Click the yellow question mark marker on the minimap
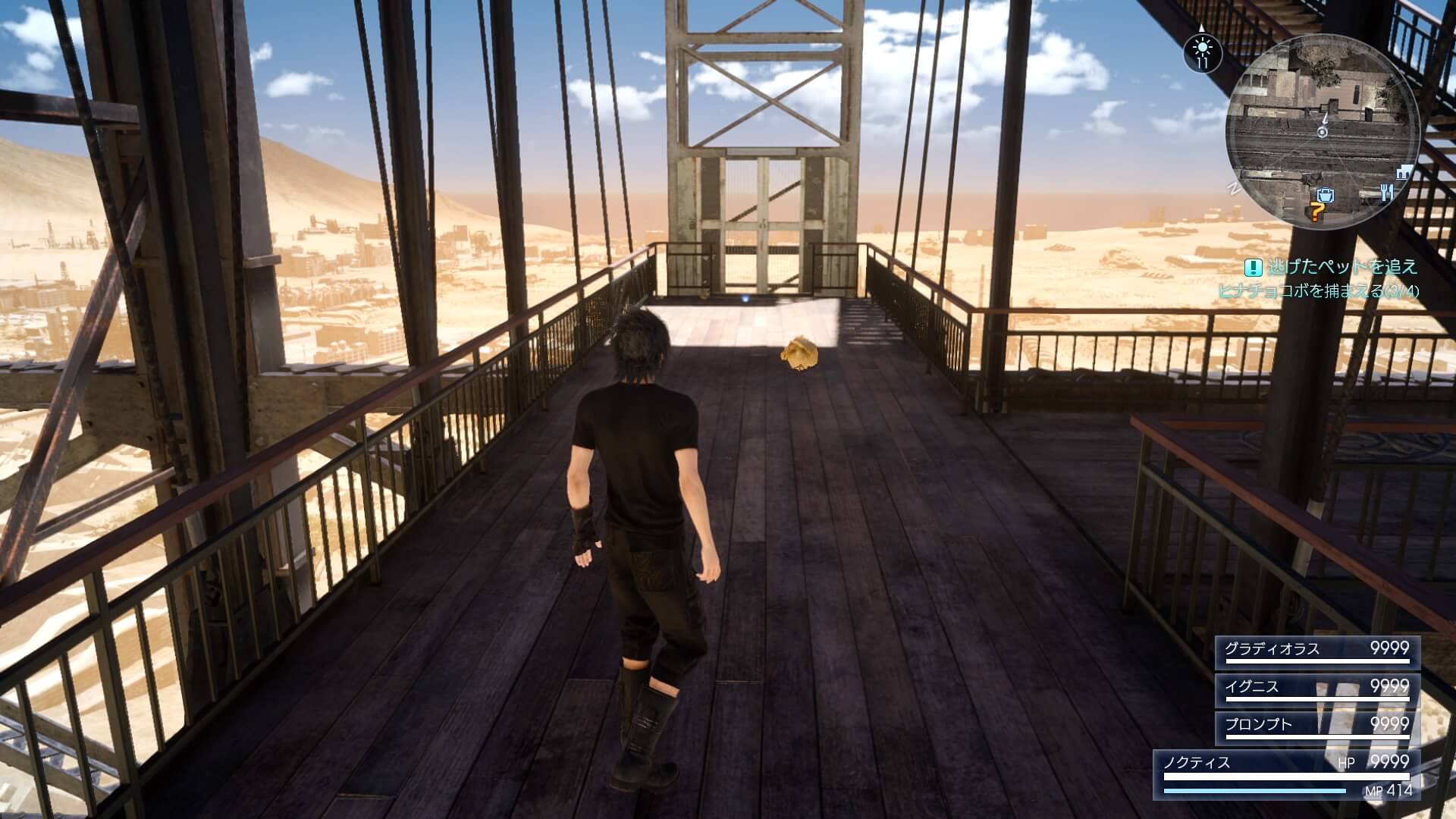Viewport: 1456px width, 819px height. point(1317,213)
